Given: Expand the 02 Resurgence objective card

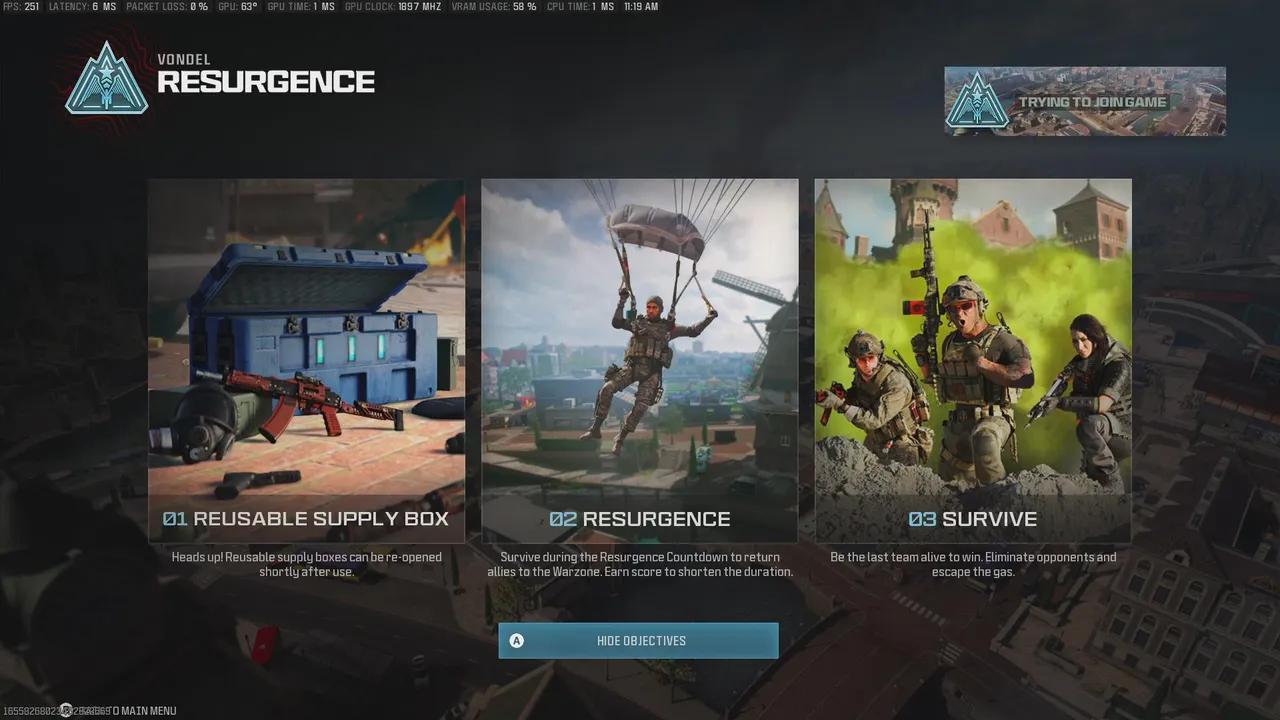Looking at the screenshot, I should [639, 360].
